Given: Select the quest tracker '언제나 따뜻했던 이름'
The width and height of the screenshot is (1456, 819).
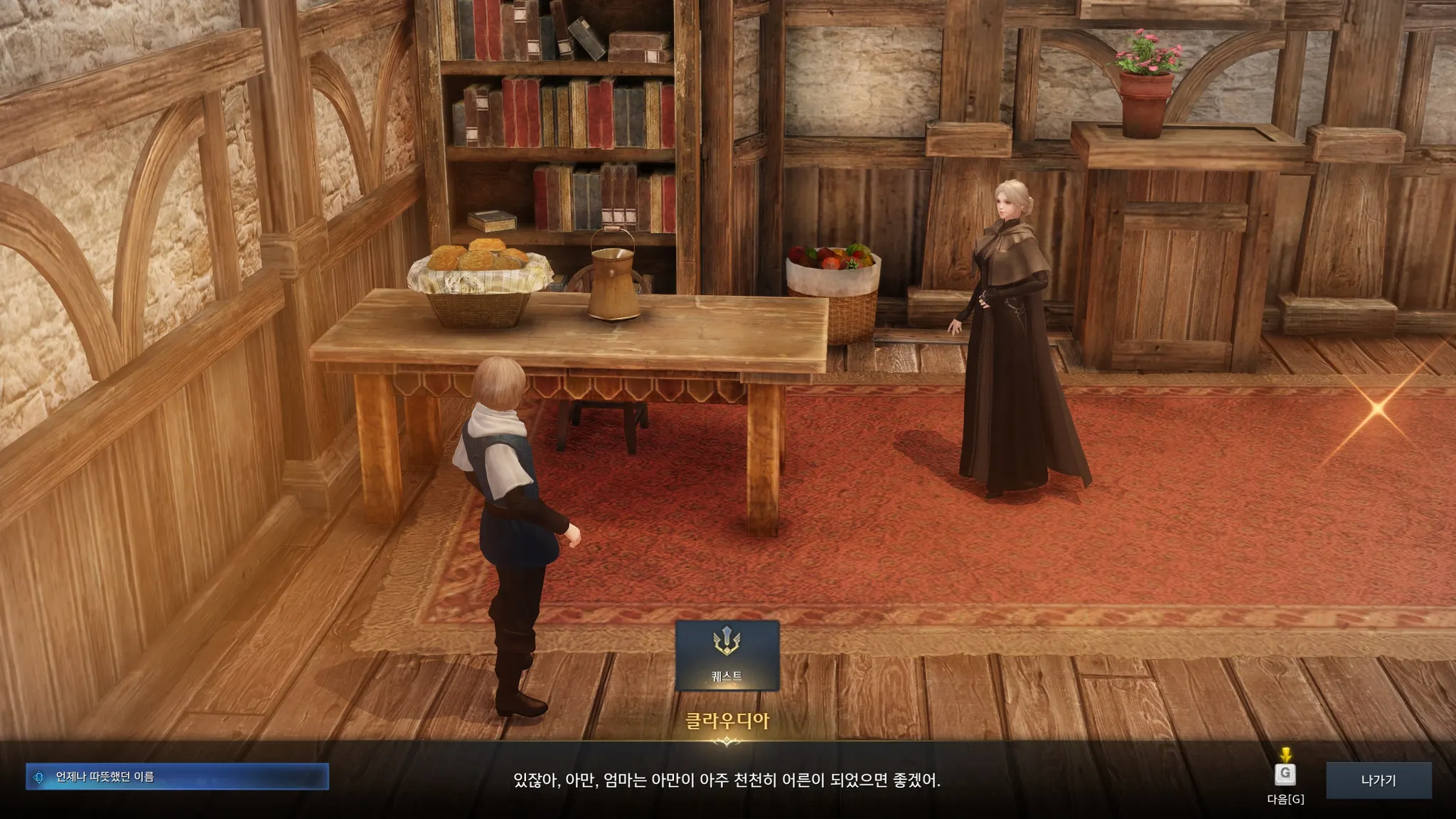Looking at the screenshot, I should (x=177, y=776).
